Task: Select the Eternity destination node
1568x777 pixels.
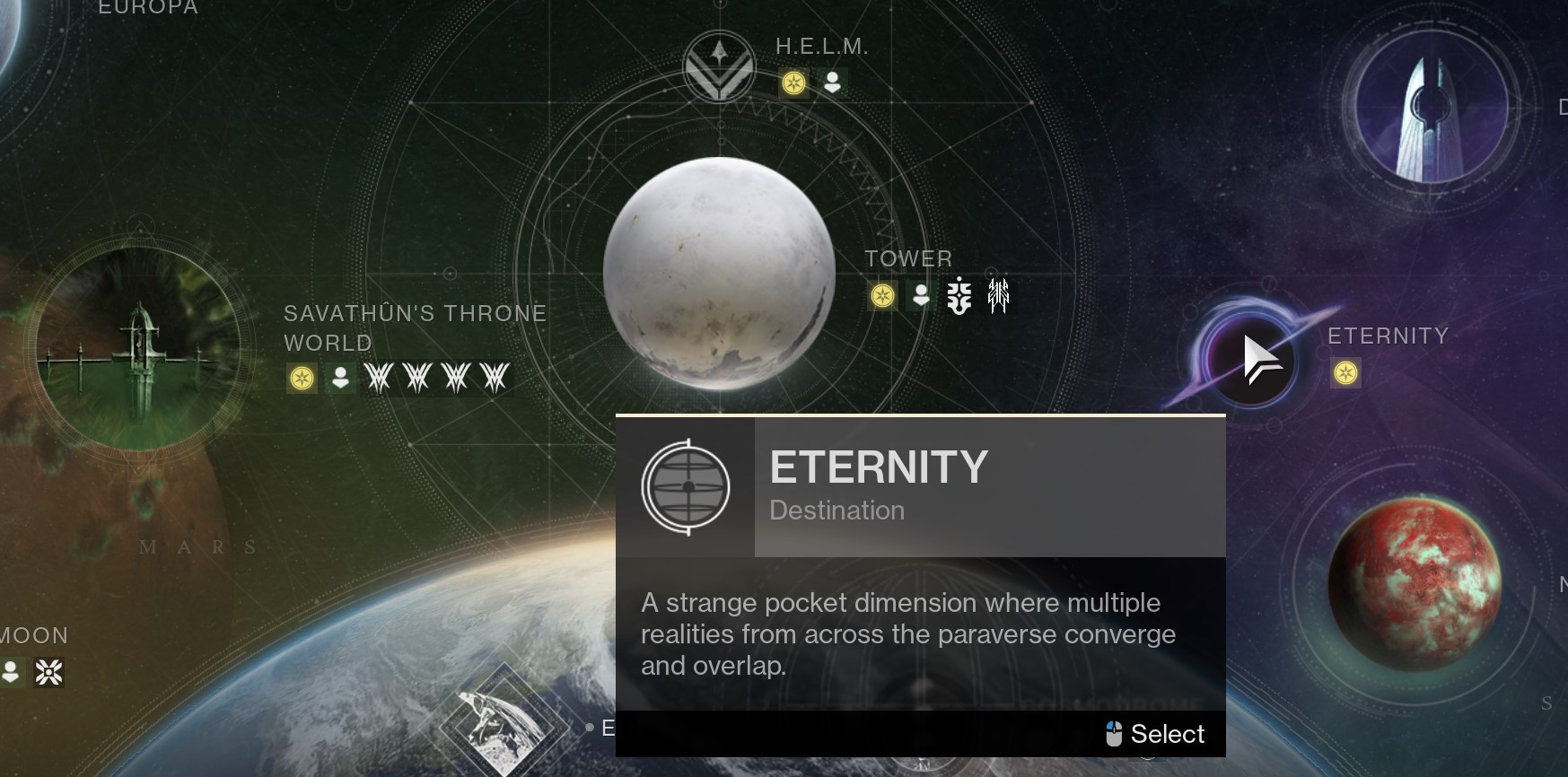Action: point(1251,360)
